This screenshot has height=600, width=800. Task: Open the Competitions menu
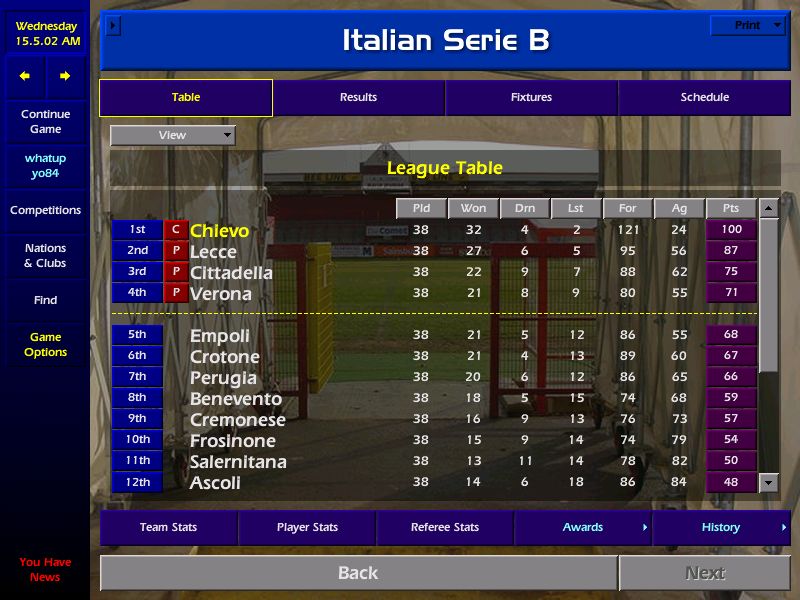(x=45, y=211)
